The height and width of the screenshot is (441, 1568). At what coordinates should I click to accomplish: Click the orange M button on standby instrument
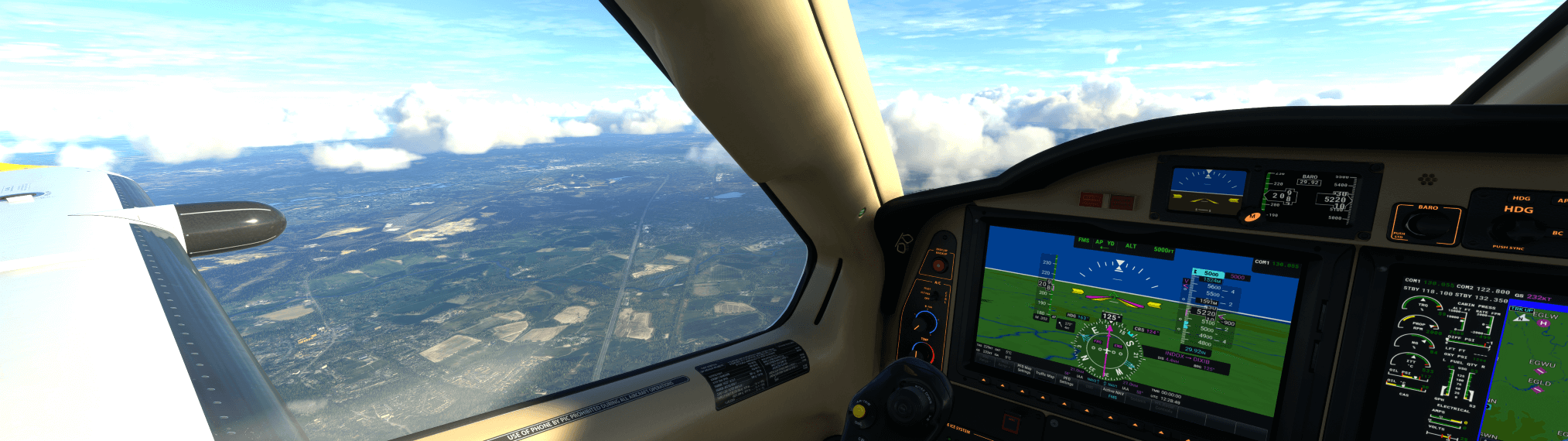click(x=1251, y=217)
